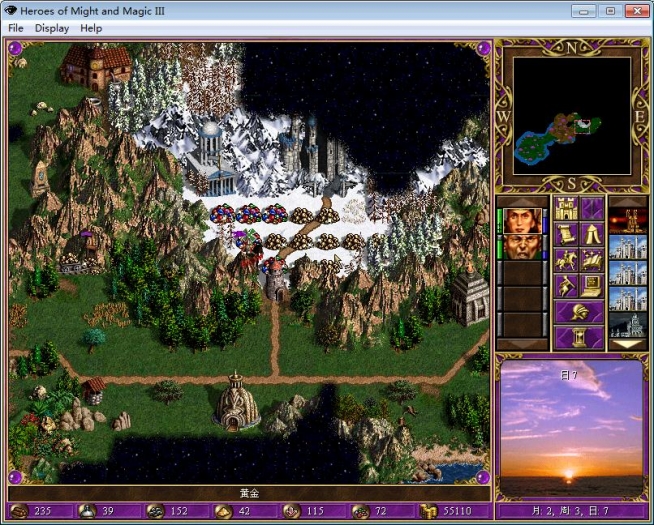Open the spellbook button
The width and height of the screenshot is (654, 525).
[x=592, y=260]
